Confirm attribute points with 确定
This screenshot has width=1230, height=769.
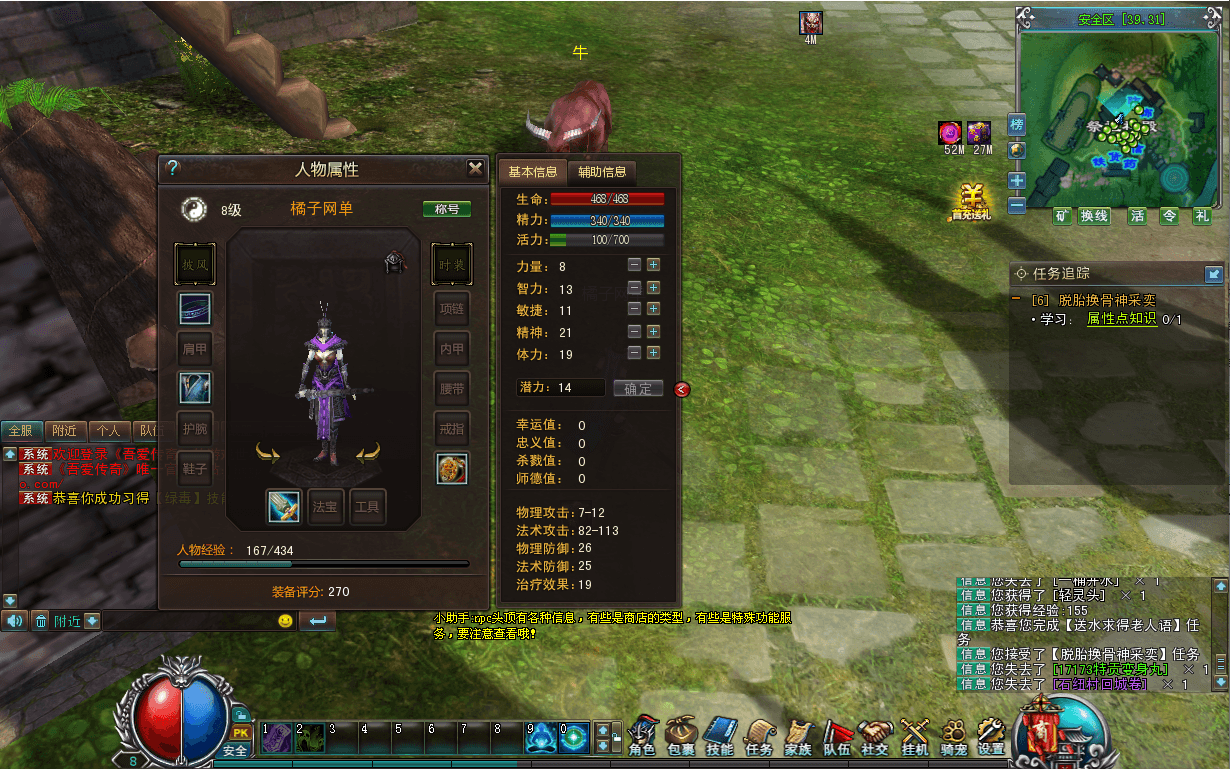tap(638, 388)
